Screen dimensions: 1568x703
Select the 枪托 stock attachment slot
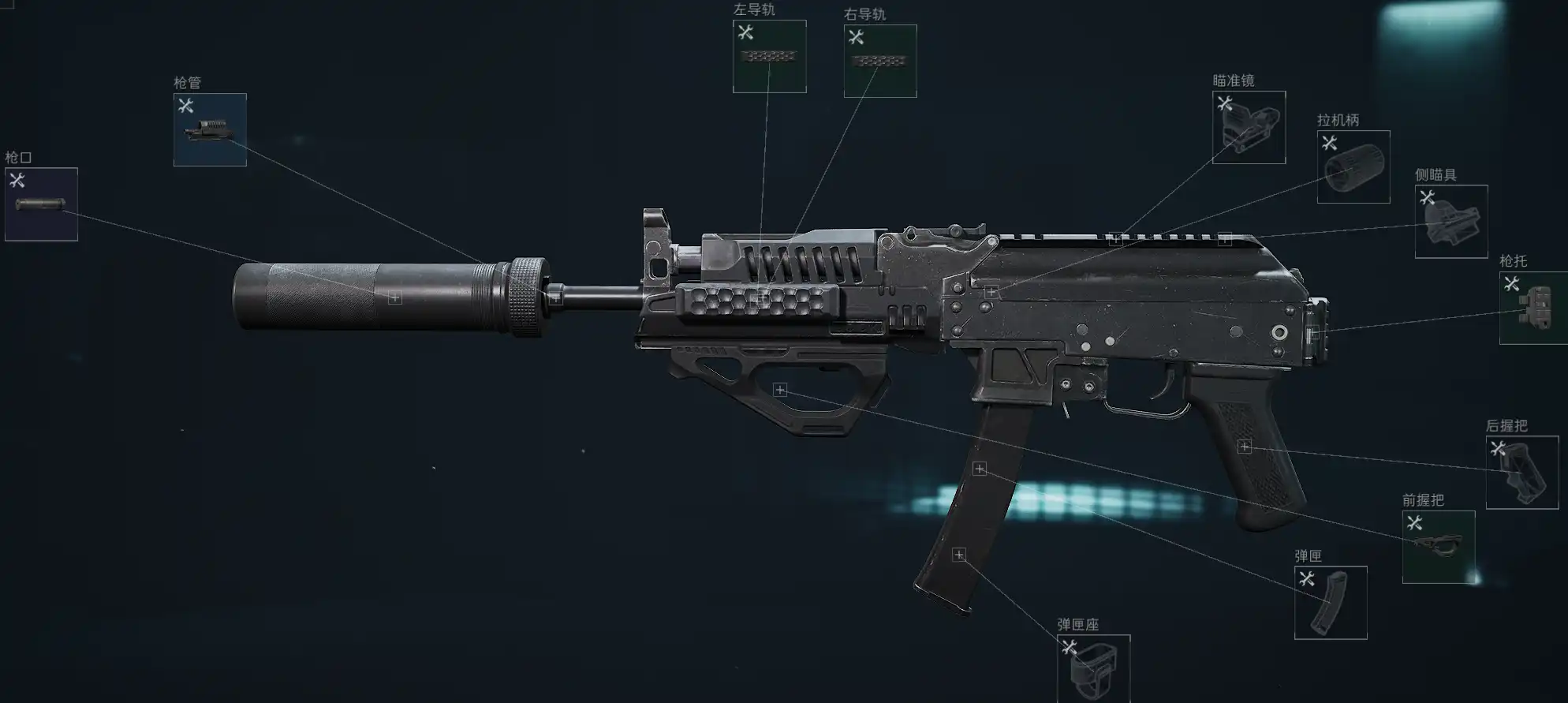(x=1533, y=308)
